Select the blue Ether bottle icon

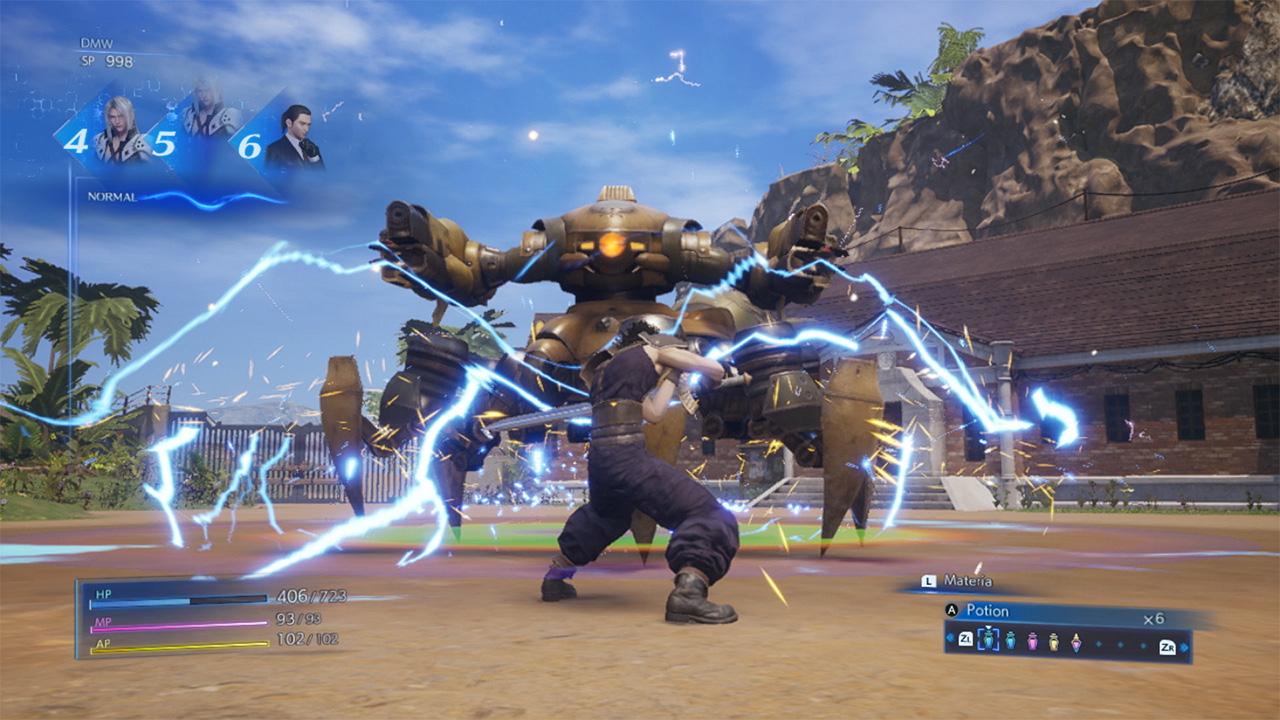[1010, 639]
